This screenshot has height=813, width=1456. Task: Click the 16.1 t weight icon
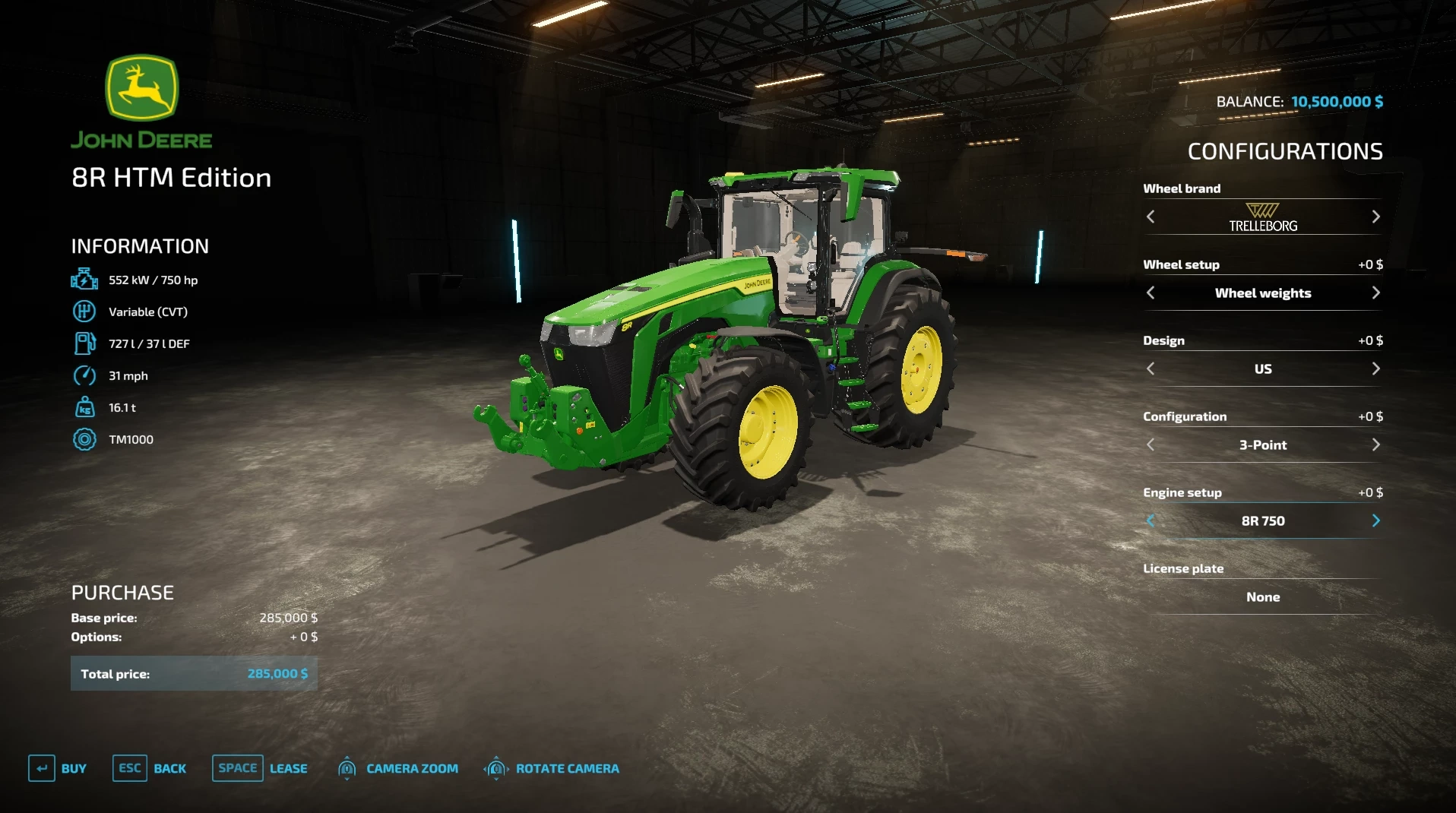point(84,408)
